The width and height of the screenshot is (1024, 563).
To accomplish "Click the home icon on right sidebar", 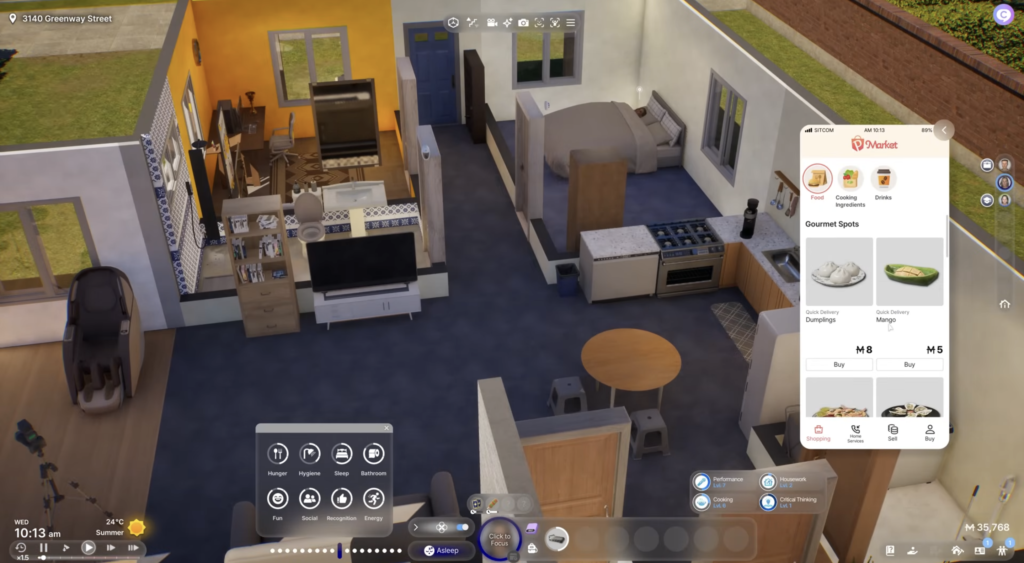I will (x=1004, y=304).
